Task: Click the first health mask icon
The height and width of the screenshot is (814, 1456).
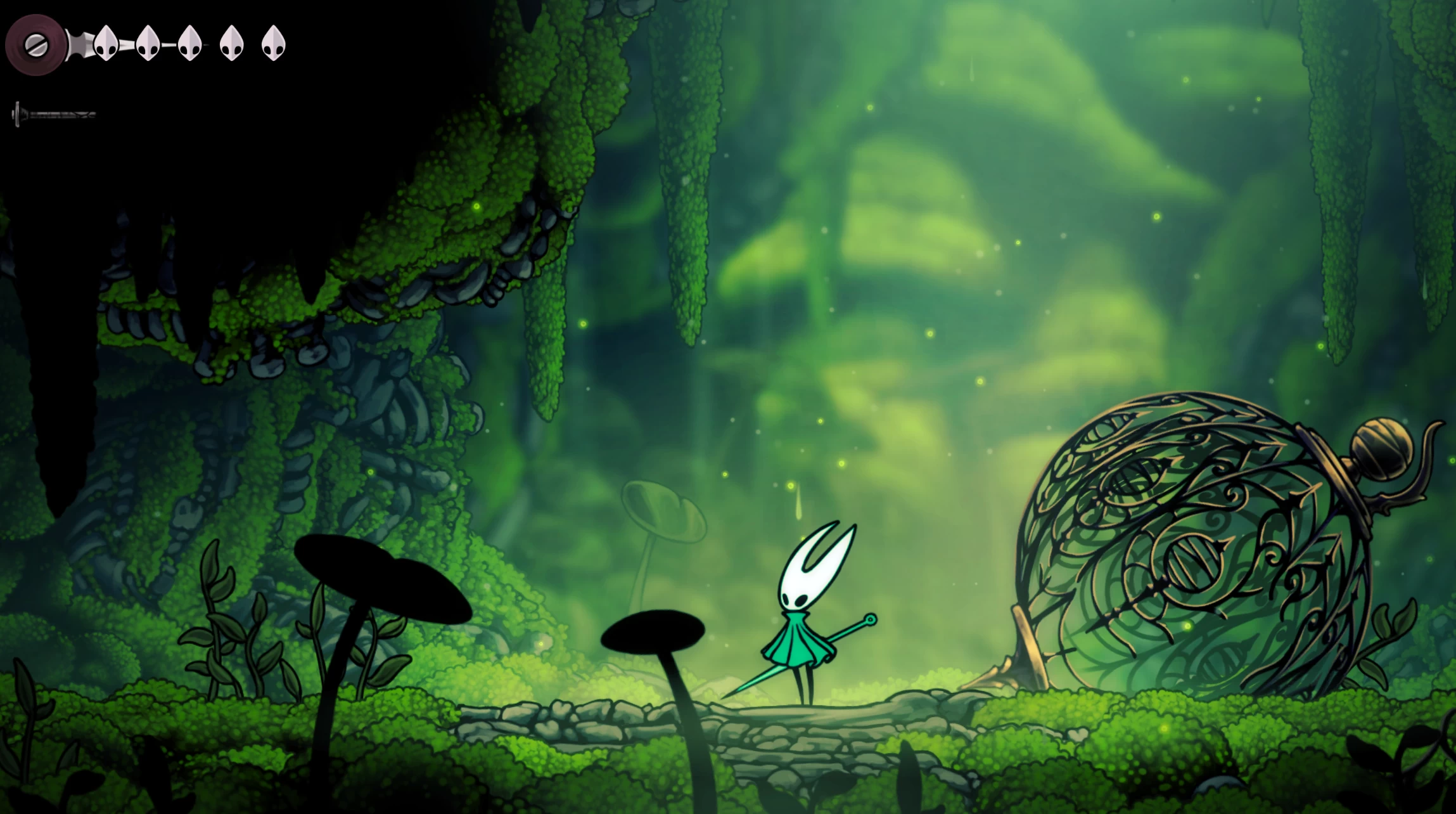Action: pyautogui.click(x=106, y=43)
